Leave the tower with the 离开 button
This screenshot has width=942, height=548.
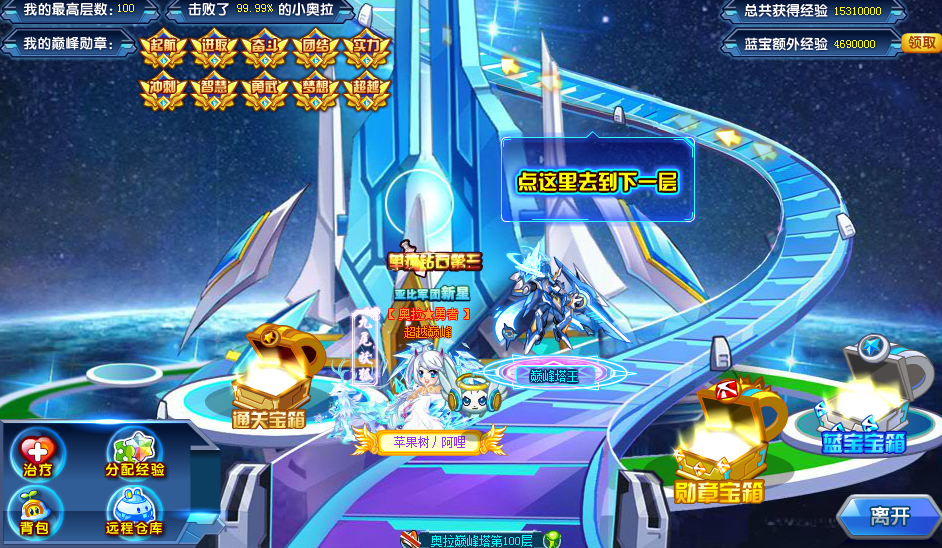[x=889, y=516]
